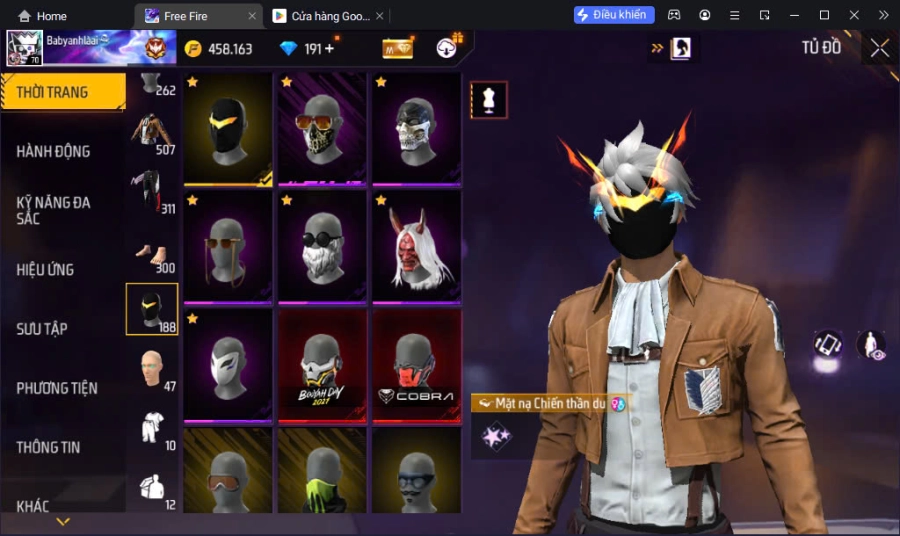
Task: Open the shoes subcategory with feet icon
Action: pos(151,252)
